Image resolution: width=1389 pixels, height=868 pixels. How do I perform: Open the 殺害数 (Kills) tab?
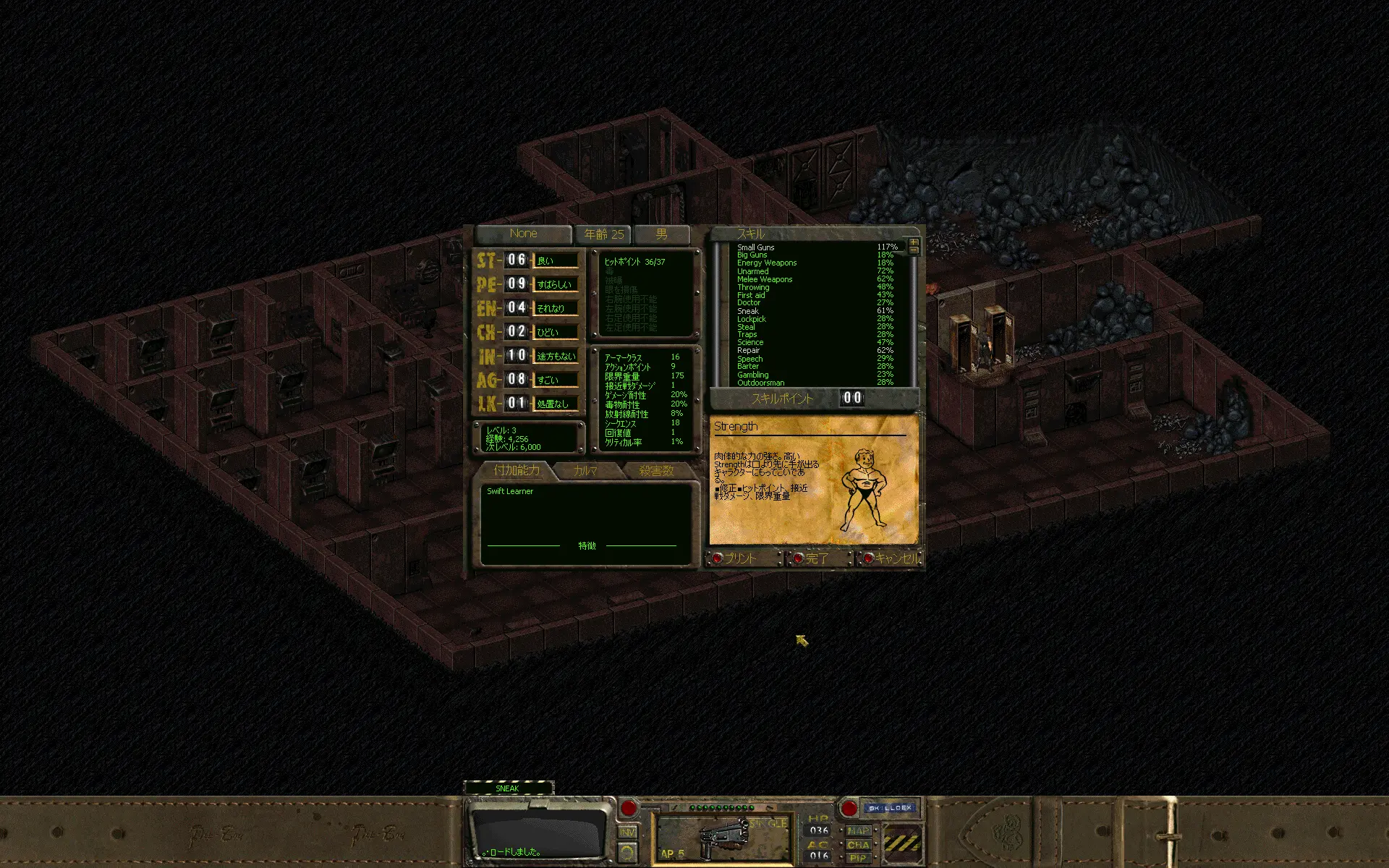[656, 471]
